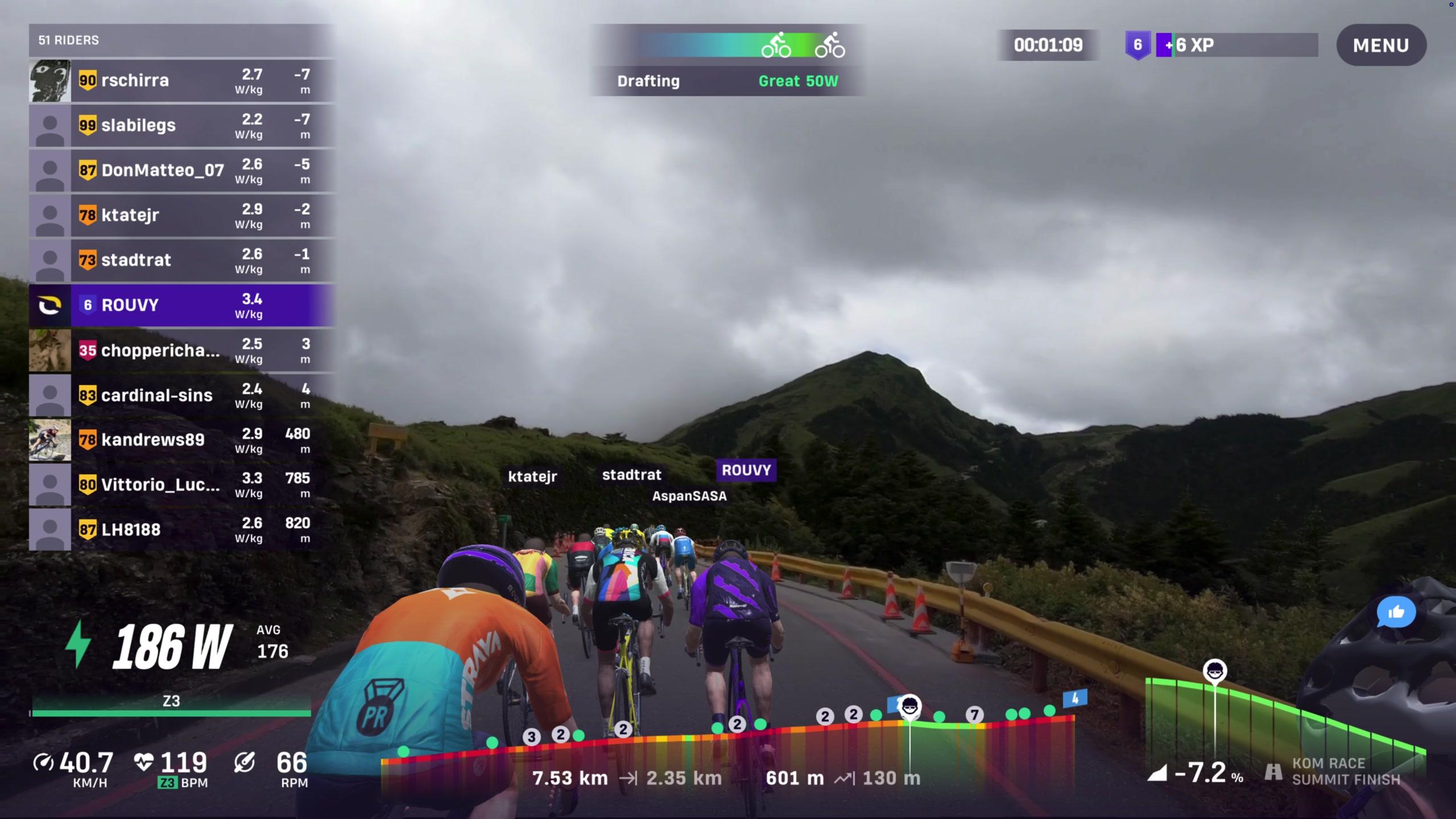Image resolution: width=1456 pixels, height=819 pixels.
Task: Open the MENU button
Action: point(1380,45)
